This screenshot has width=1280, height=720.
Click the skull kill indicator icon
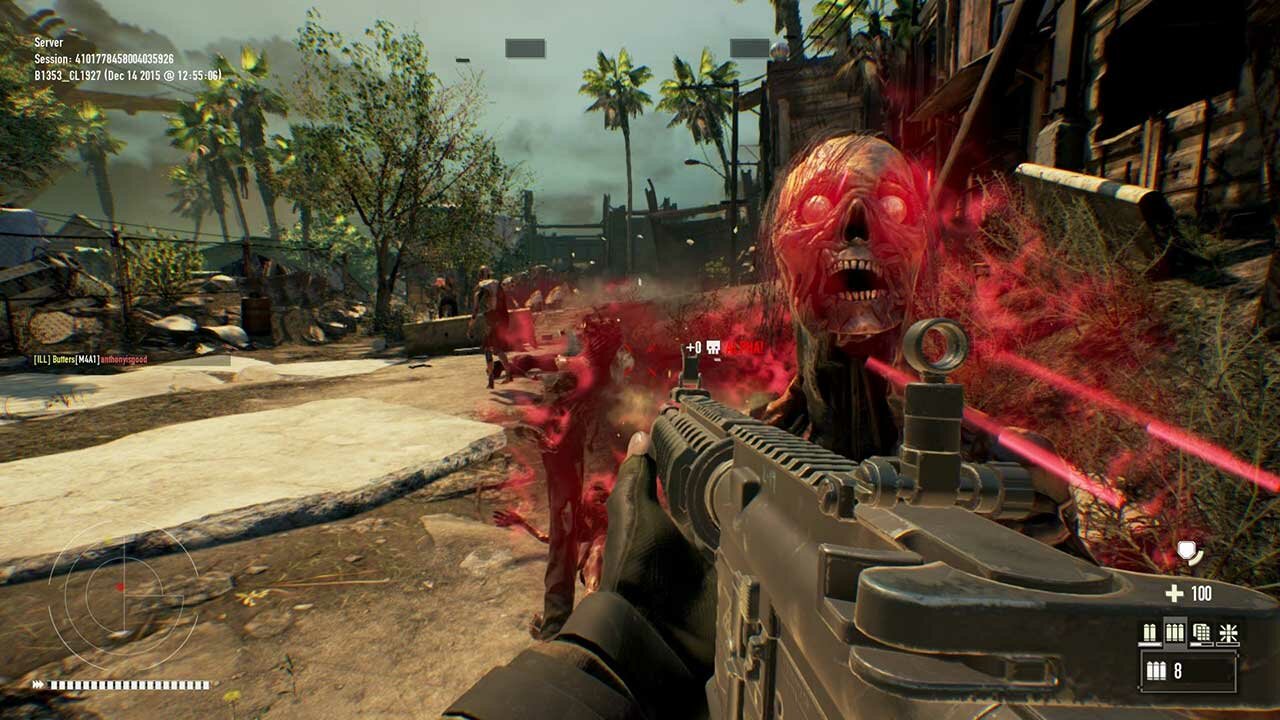[x=714, y=348]
